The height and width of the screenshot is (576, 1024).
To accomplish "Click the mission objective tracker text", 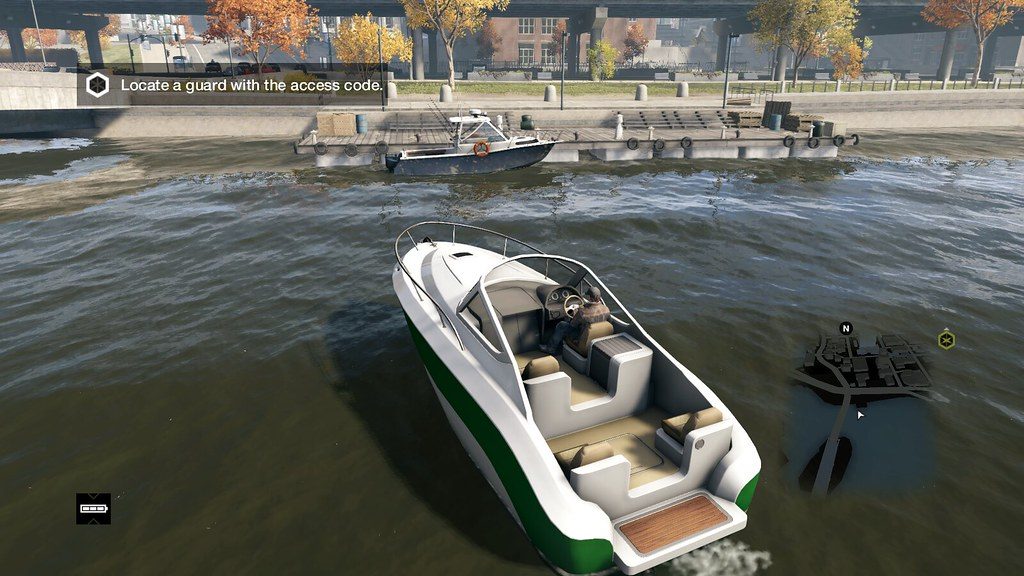I will point(251,86).
